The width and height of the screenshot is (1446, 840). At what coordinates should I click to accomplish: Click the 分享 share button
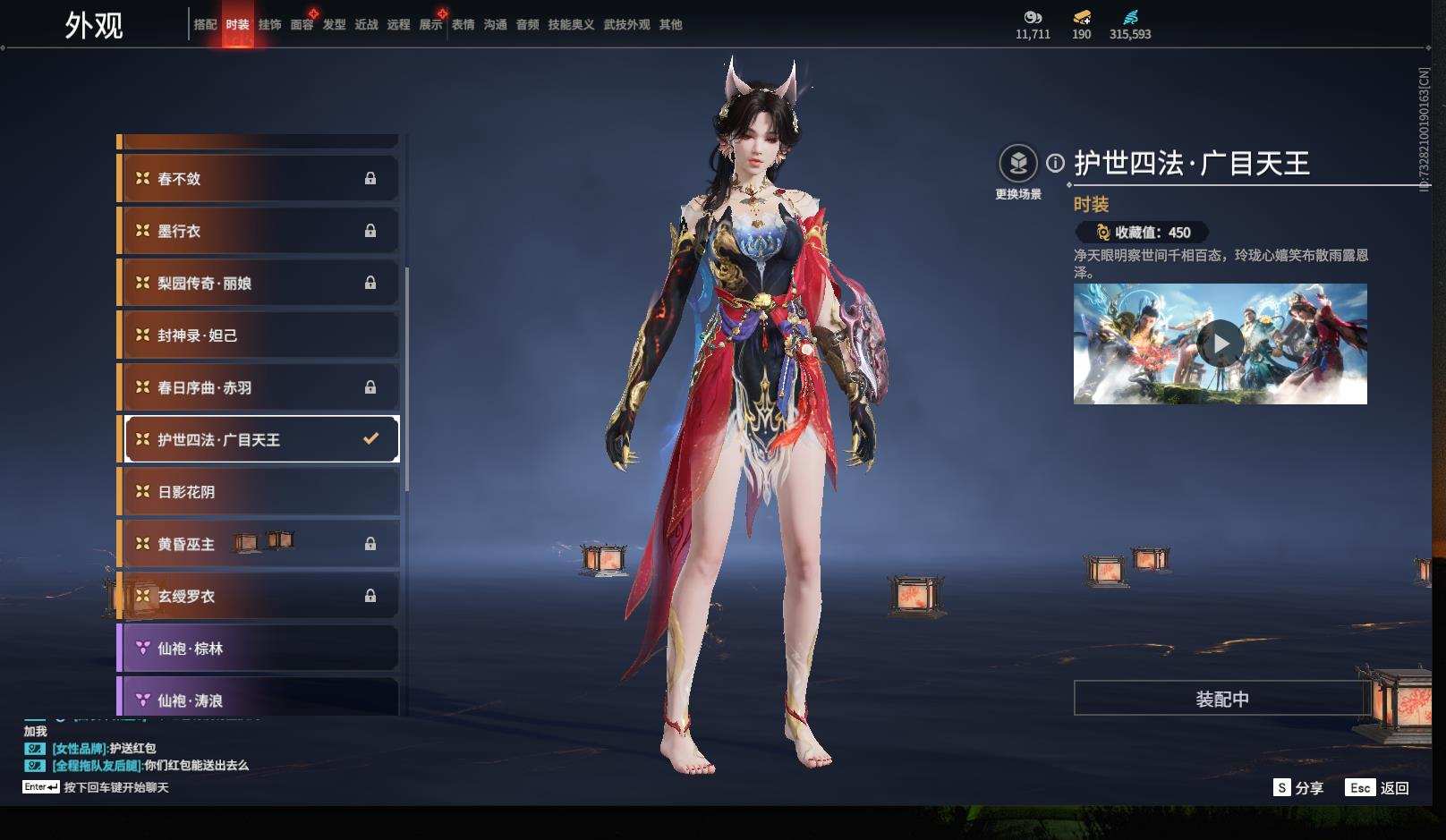point(1298,788)
